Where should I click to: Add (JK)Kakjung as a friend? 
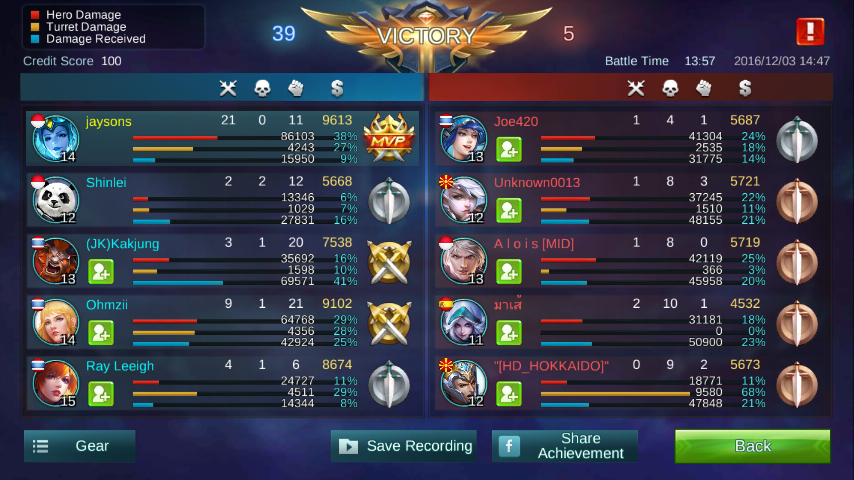[x=101, y=271]
